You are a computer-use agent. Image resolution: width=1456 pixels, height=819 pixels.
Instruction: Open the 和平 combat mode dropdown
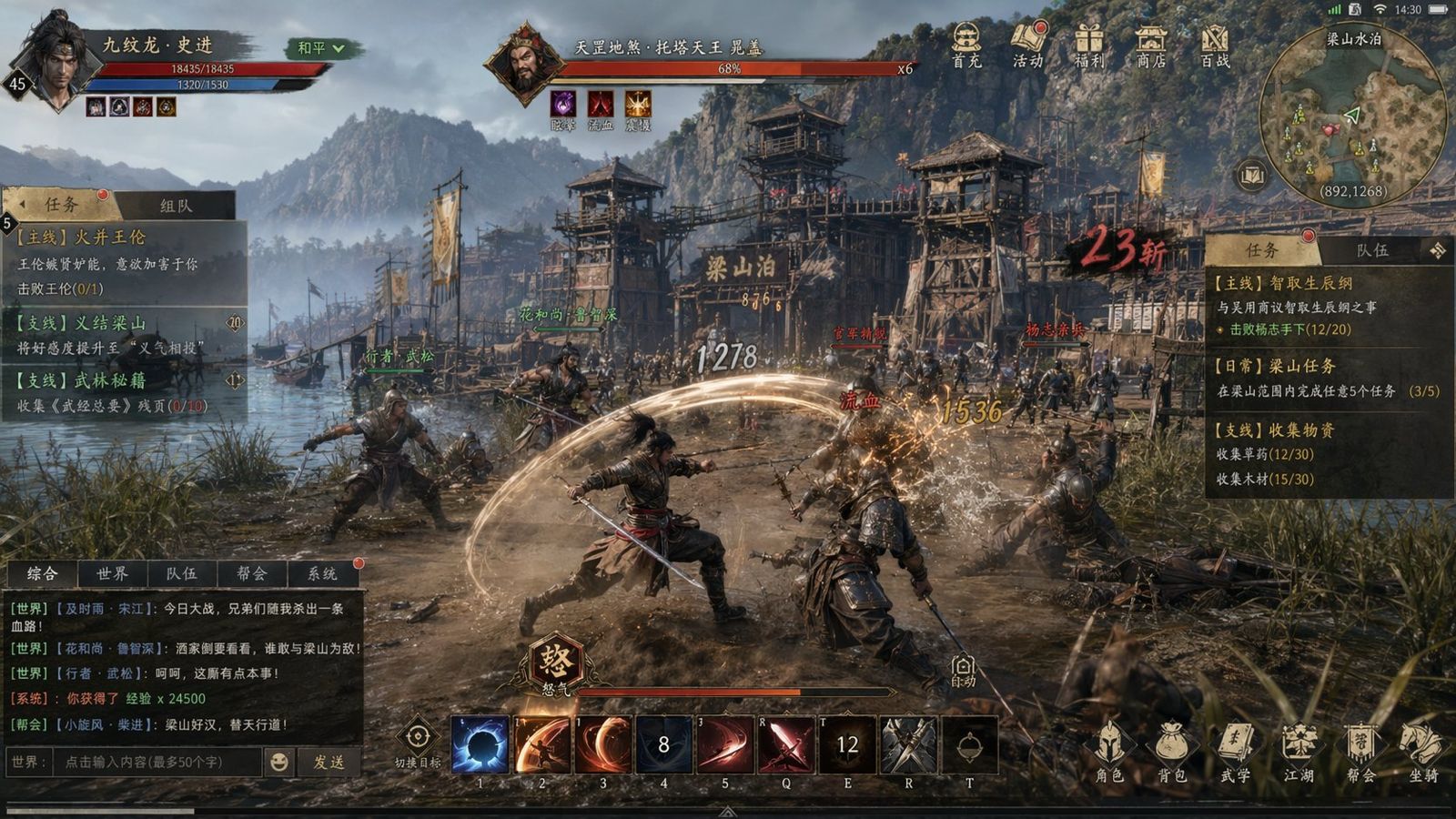318,48
